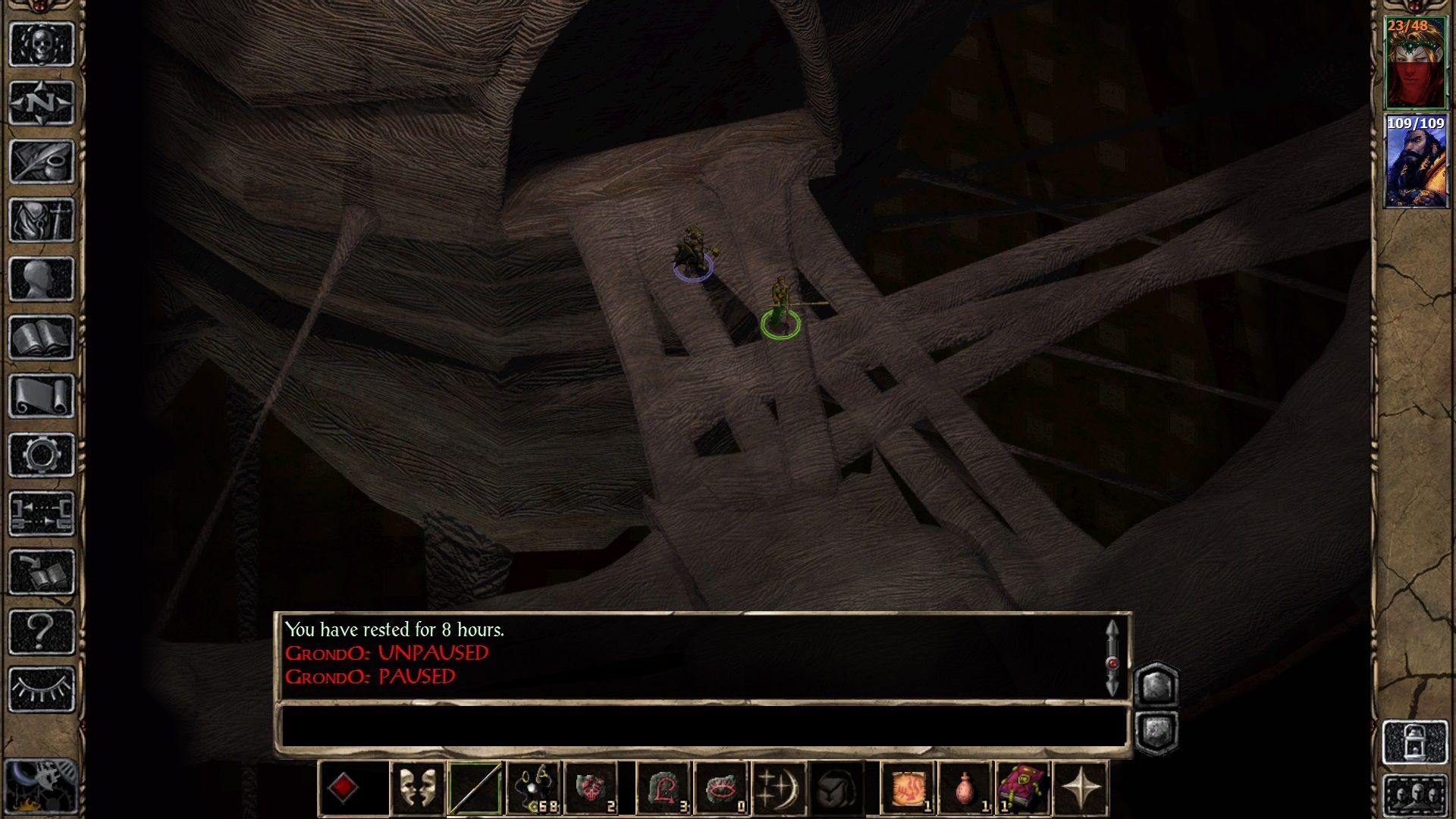Select the red-faced character portrait
1456x819 pixels.
click(x=1415, y=64)
